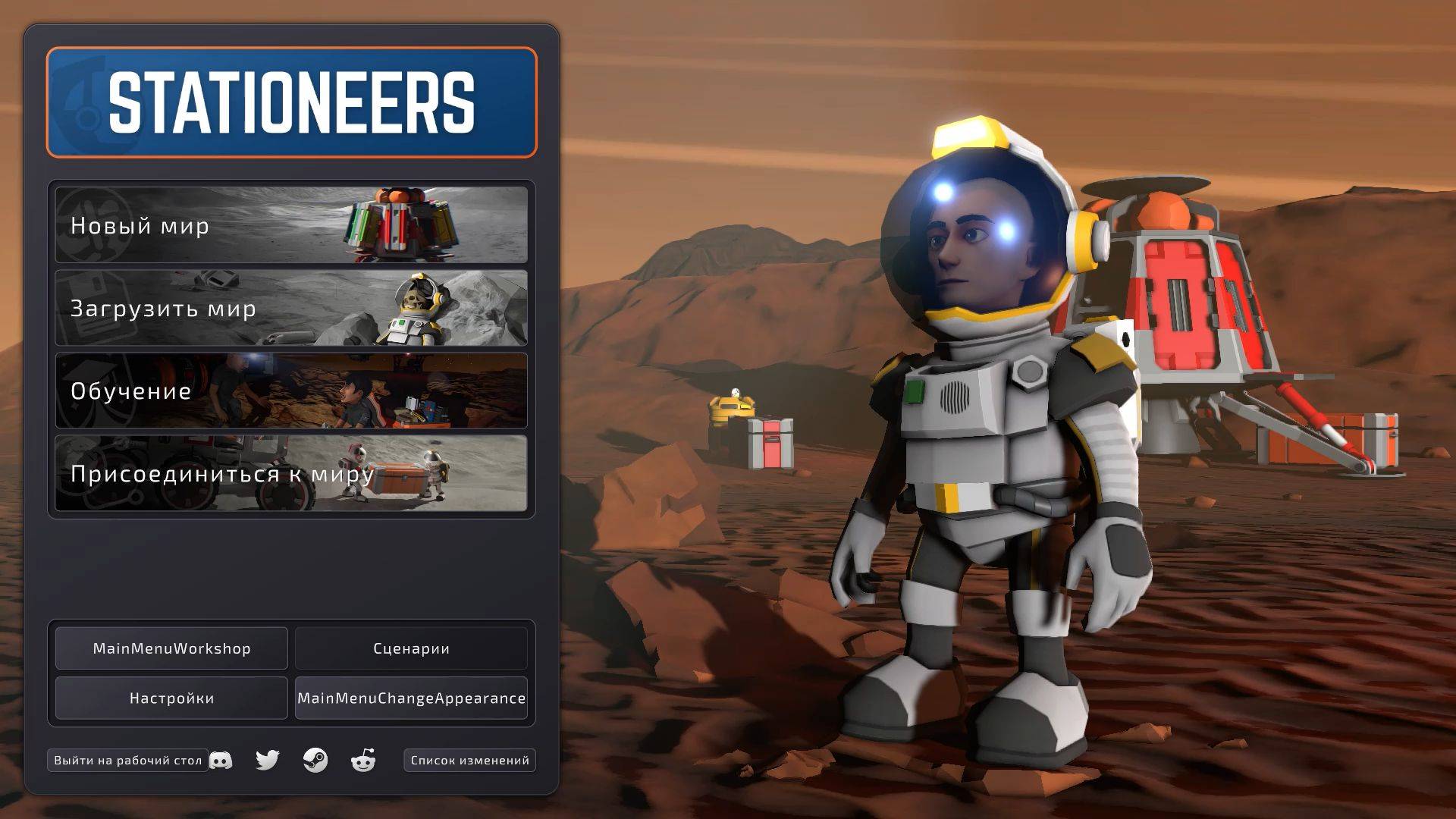The width and height of the screenshot is (1456, 819).
Task: Click the Discord icon
Action: click(x=222, y=760)
